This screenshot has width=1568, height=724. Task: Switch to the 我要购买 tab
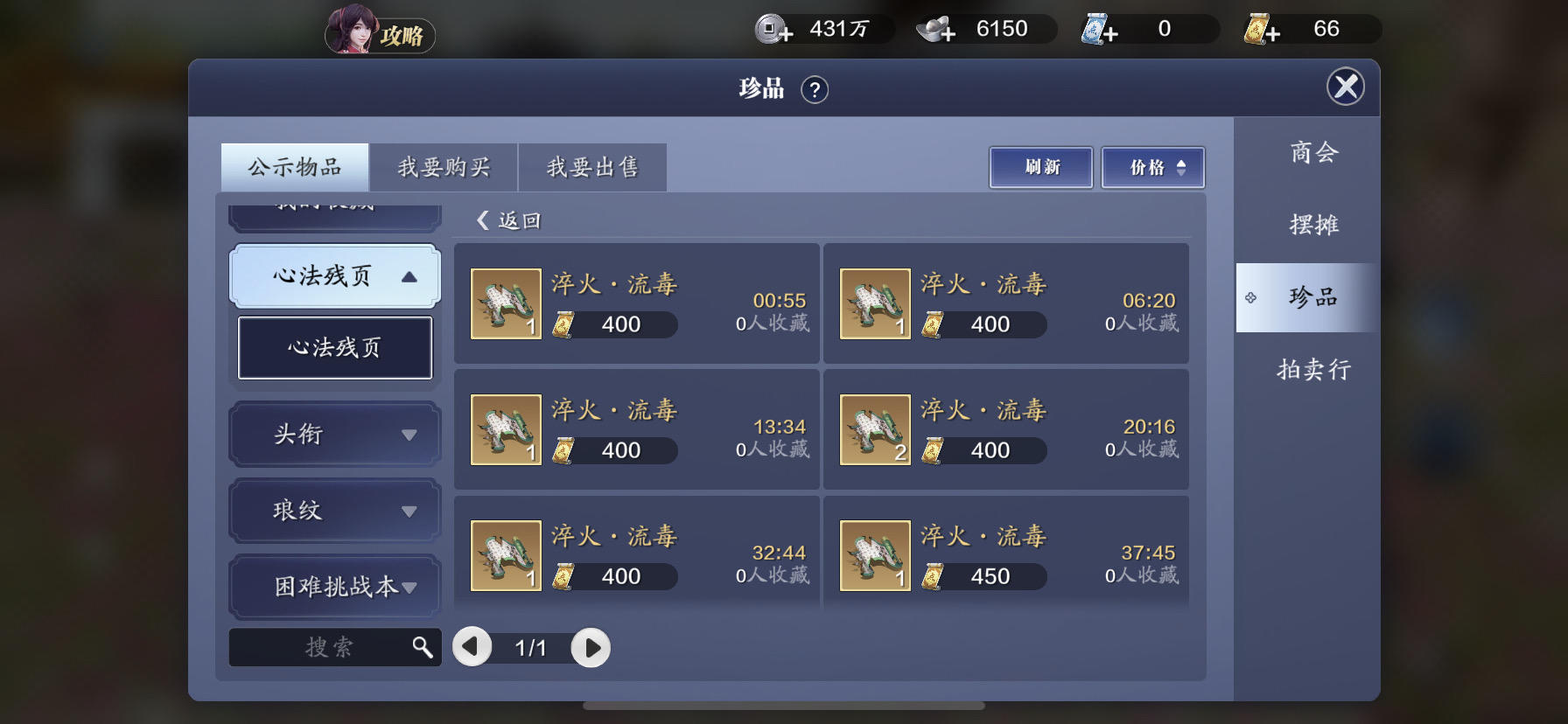coord(444,166)
